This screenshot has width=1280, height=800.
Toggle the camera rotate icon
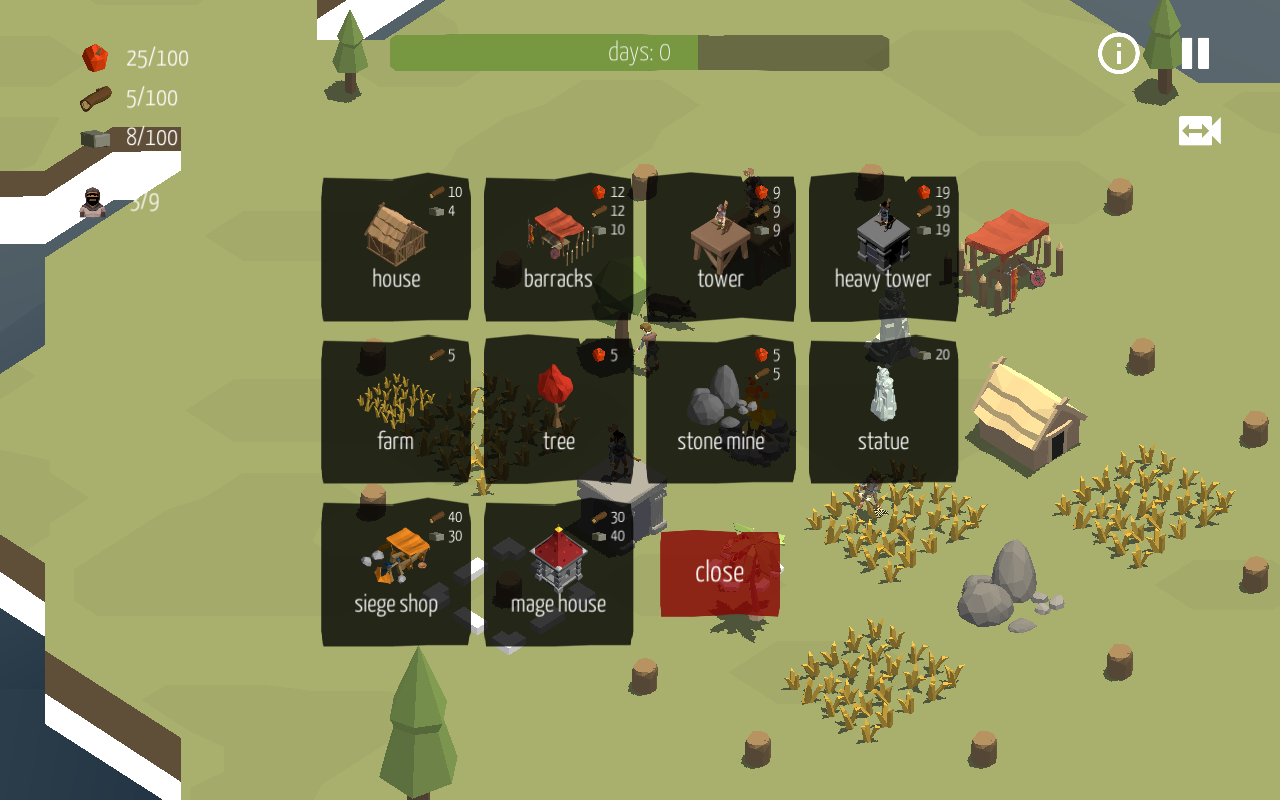point(1199,131)
